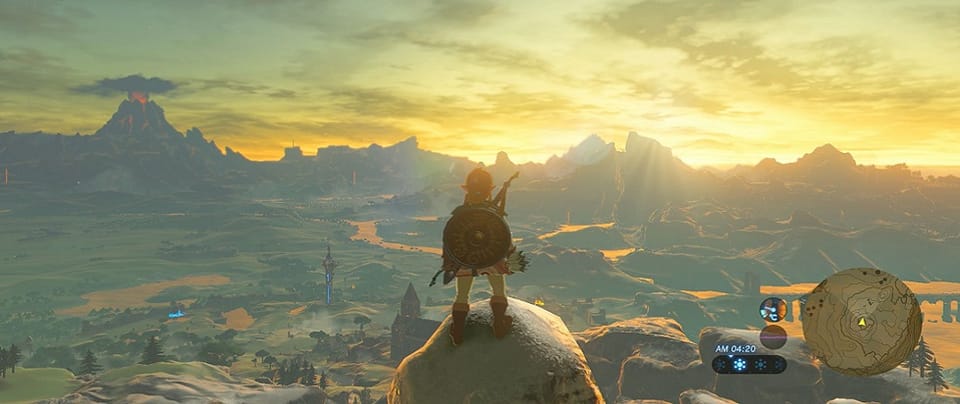Select the weather forecast panel with snowflake icons
The width and height of the screenshot is (960, 404).
point(748,364)
